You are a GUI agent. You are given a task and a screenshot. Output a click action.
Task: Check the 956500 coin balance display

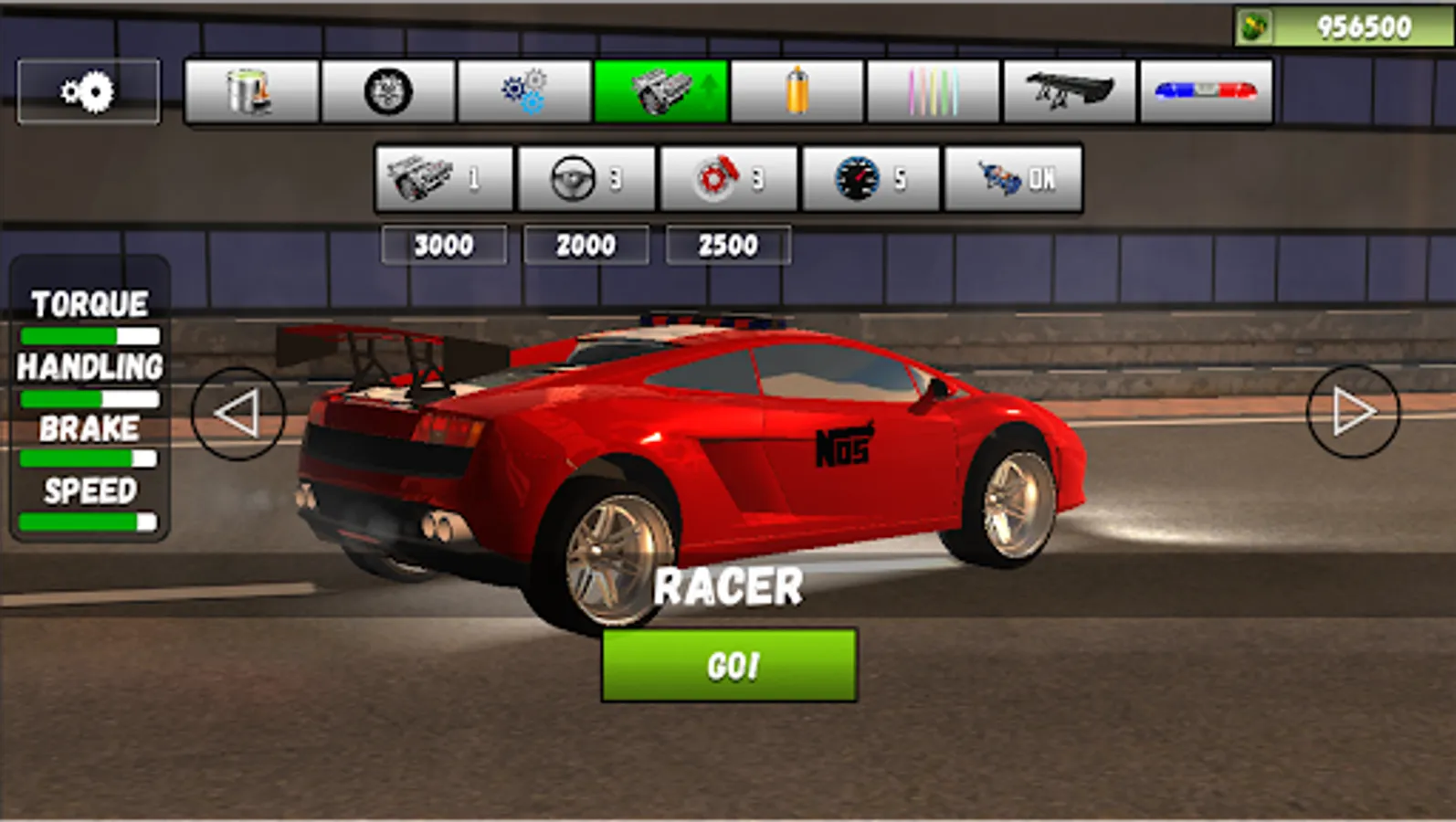(1343, 26)
